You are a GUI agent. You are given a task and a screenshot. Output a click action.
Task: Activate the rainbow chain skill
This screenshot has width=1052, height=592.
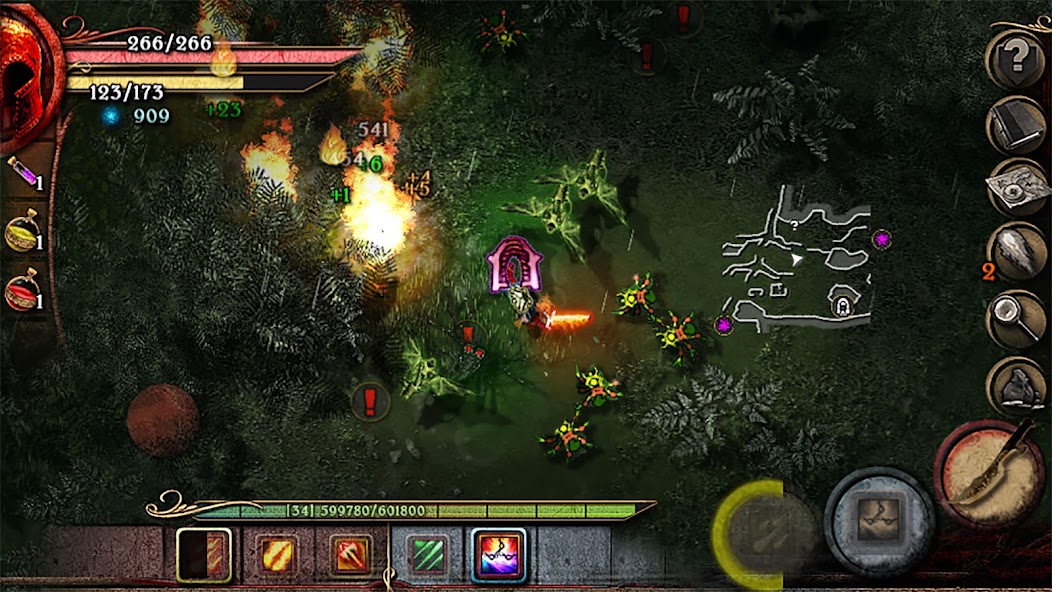click(x=499, y=555)
